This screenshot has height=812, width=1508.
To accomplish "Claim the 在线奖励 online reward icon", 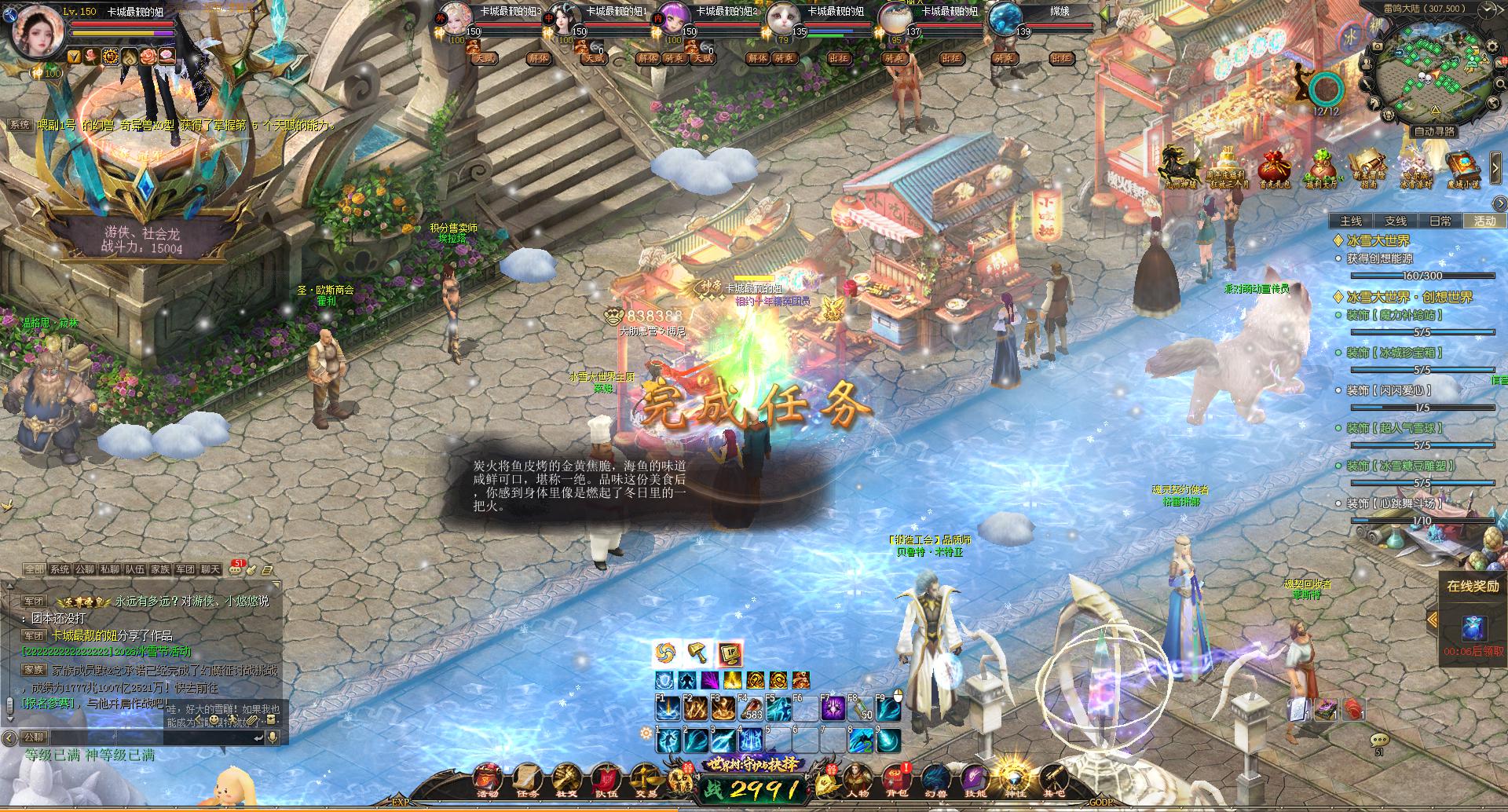I will (x=1473, y=628).
